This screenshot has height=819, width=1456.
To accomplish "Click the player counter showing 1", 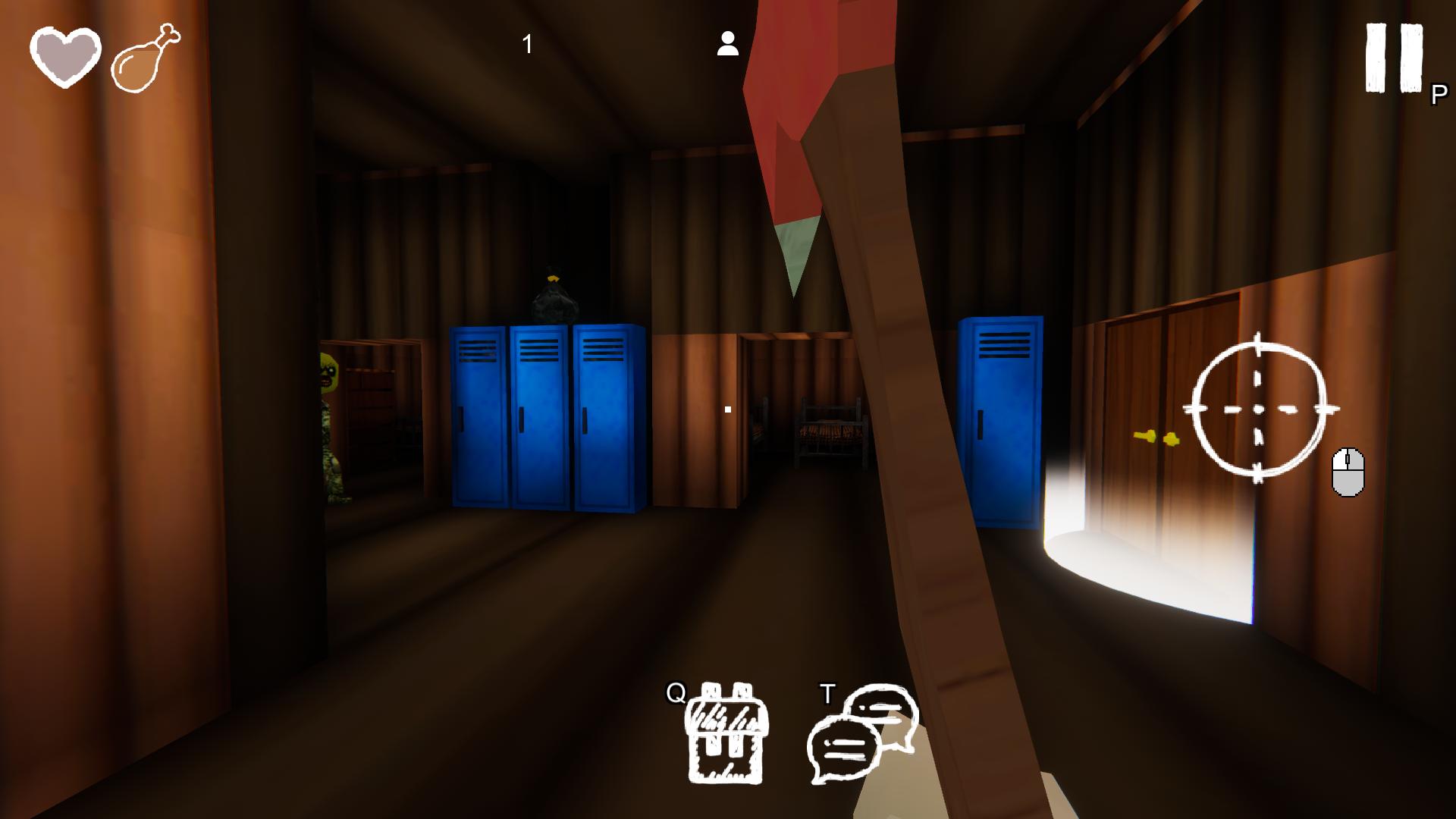I will click(527, 43).
